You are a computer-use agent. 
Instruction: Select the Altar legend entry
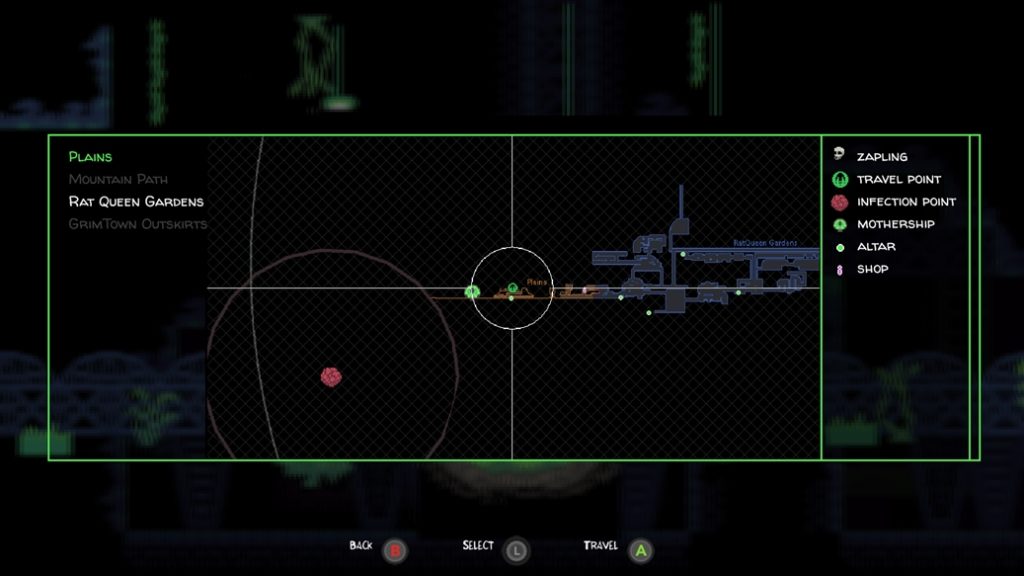point(876,247)
